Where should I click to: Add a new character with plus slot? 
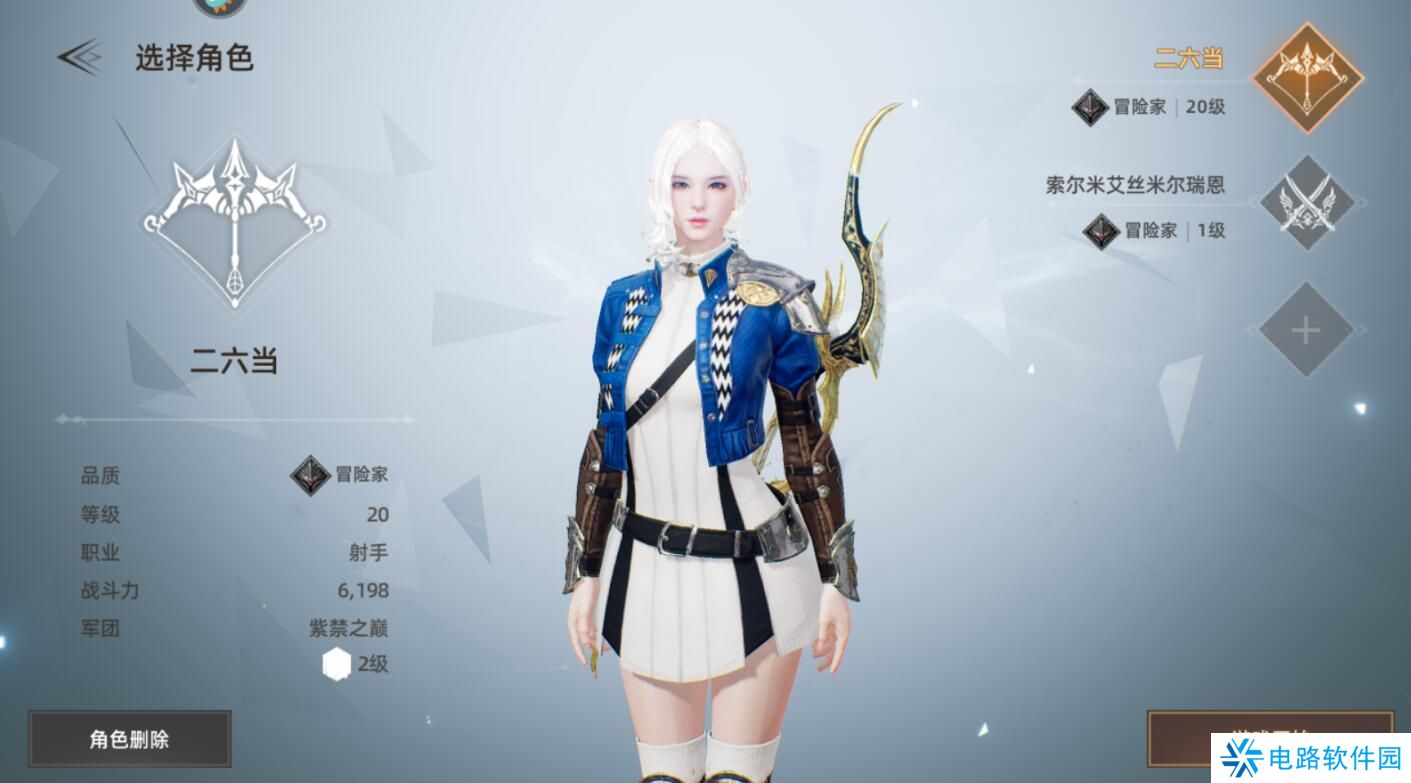1306,330
